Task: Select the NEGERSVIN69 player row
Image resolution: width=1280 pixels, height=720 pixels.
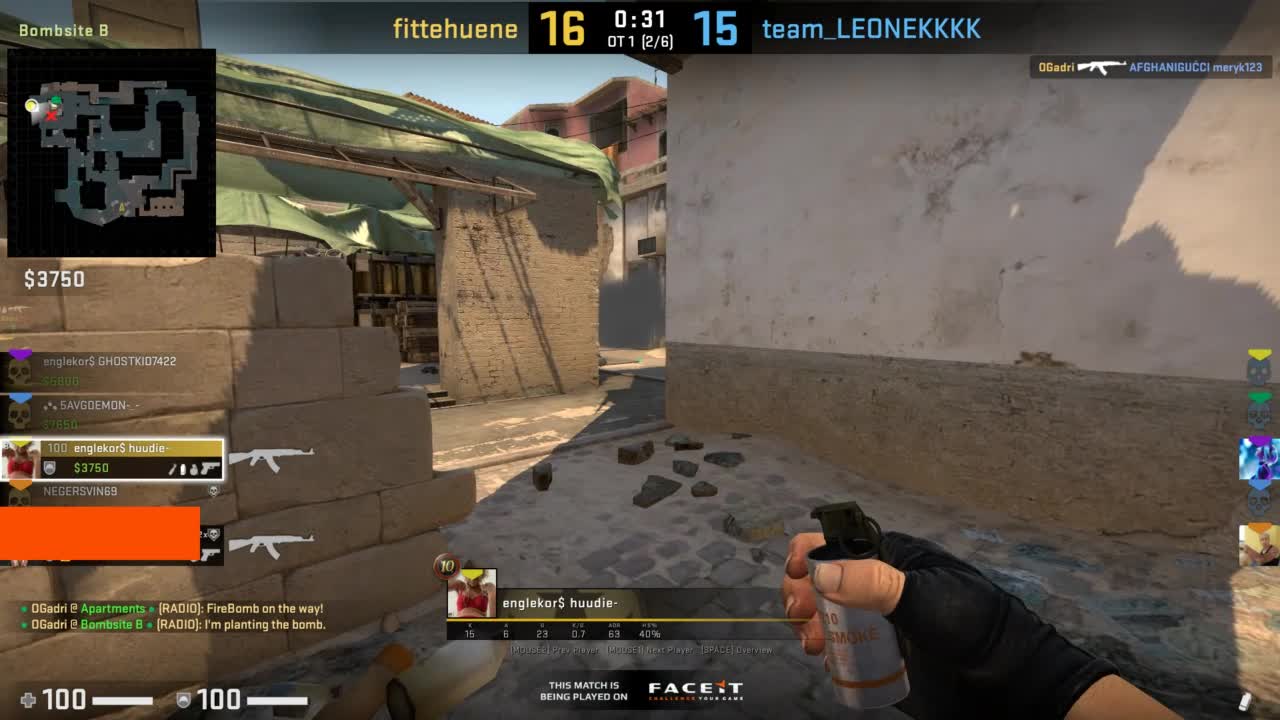Action: click(110, 492)
